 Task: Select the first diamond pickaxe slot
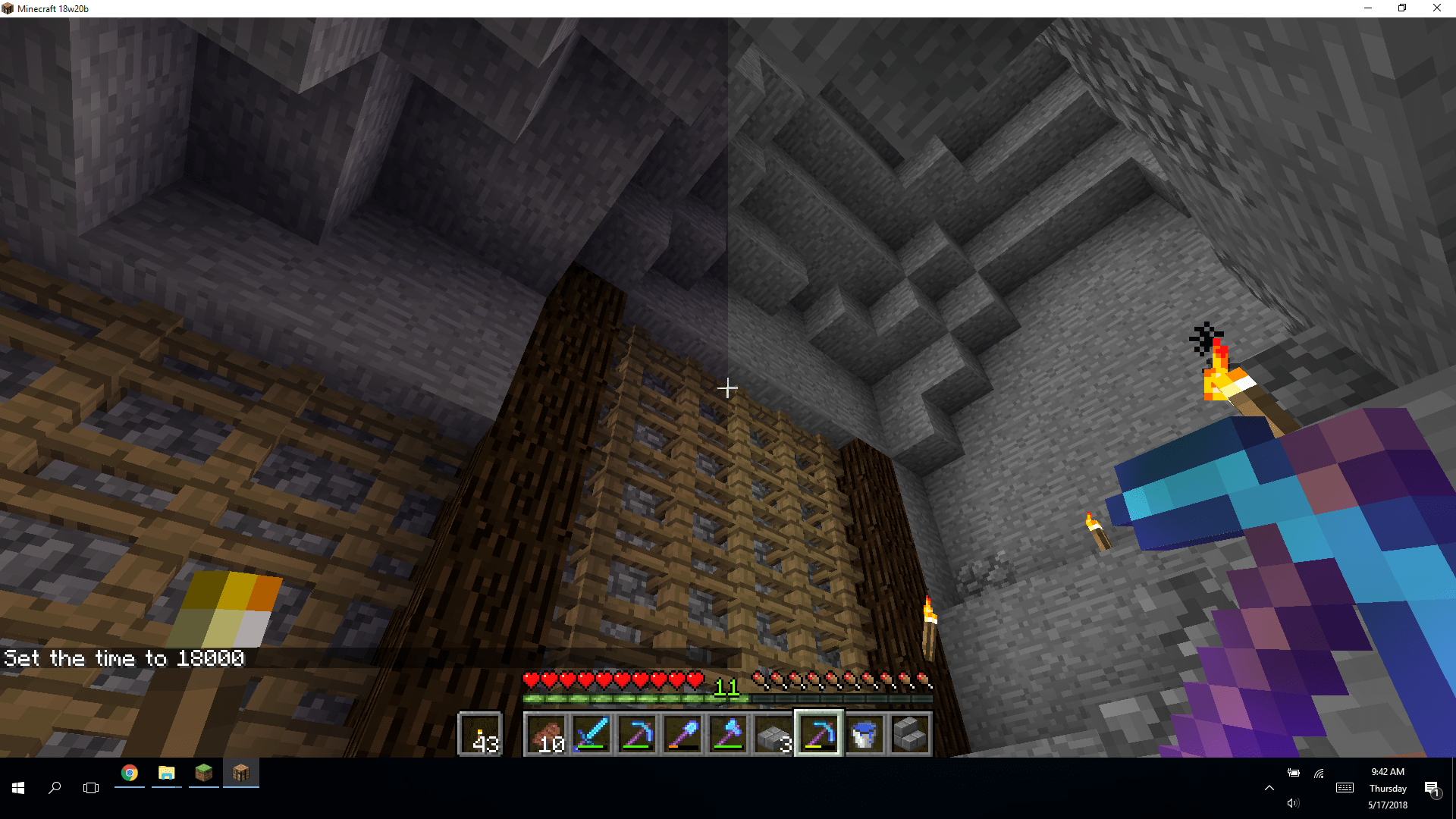[x=637, y=733]
